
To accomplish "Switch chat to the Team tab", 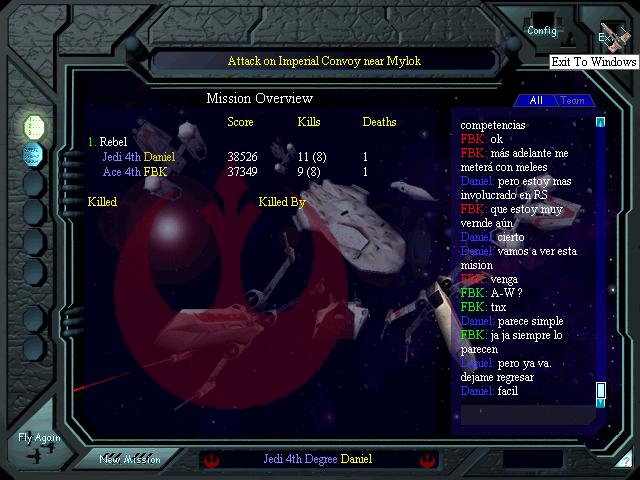I will click(572, 101).
